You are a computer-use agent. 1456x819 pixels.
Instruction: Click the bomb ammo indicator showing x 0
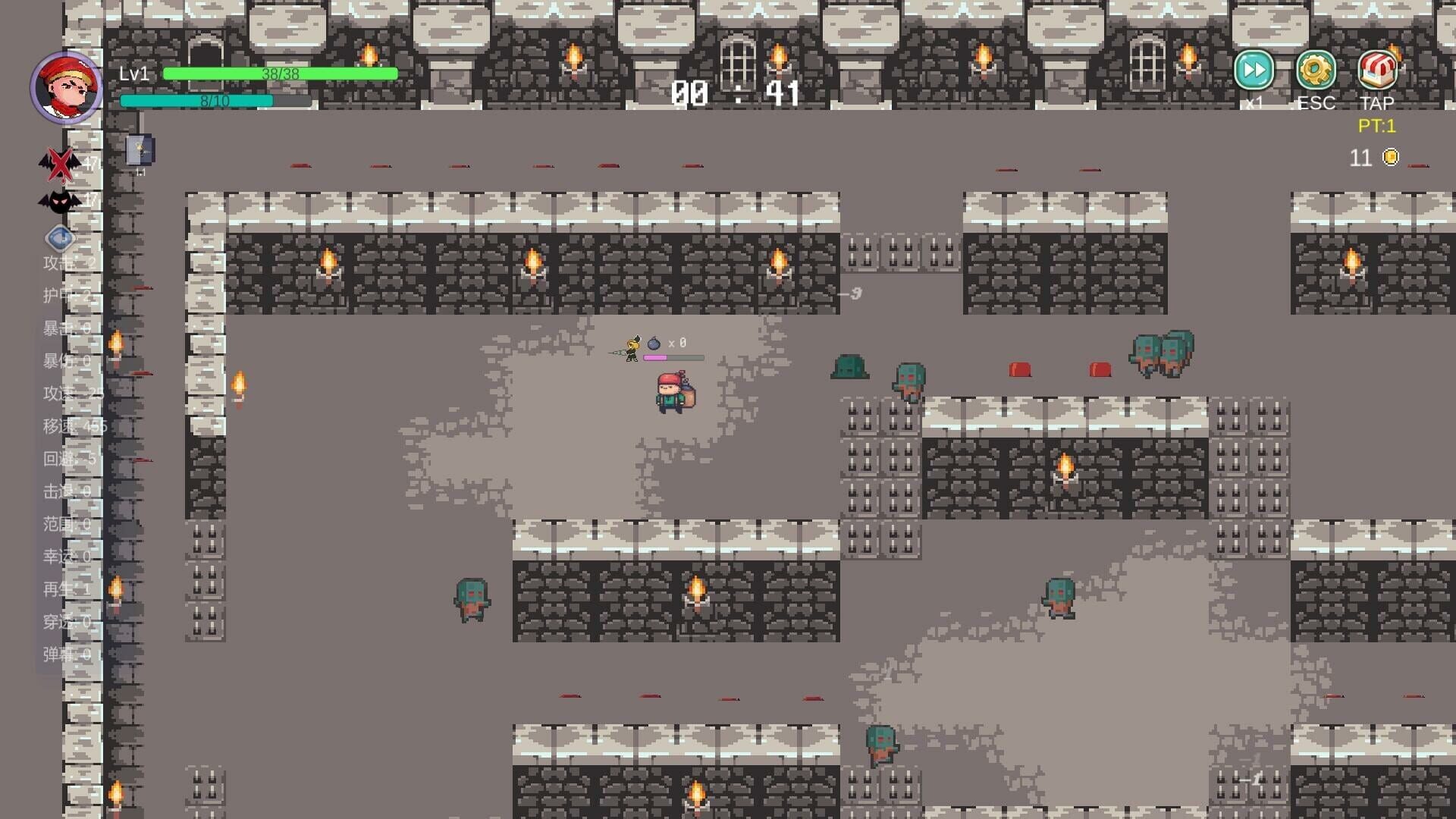(667, 343)
